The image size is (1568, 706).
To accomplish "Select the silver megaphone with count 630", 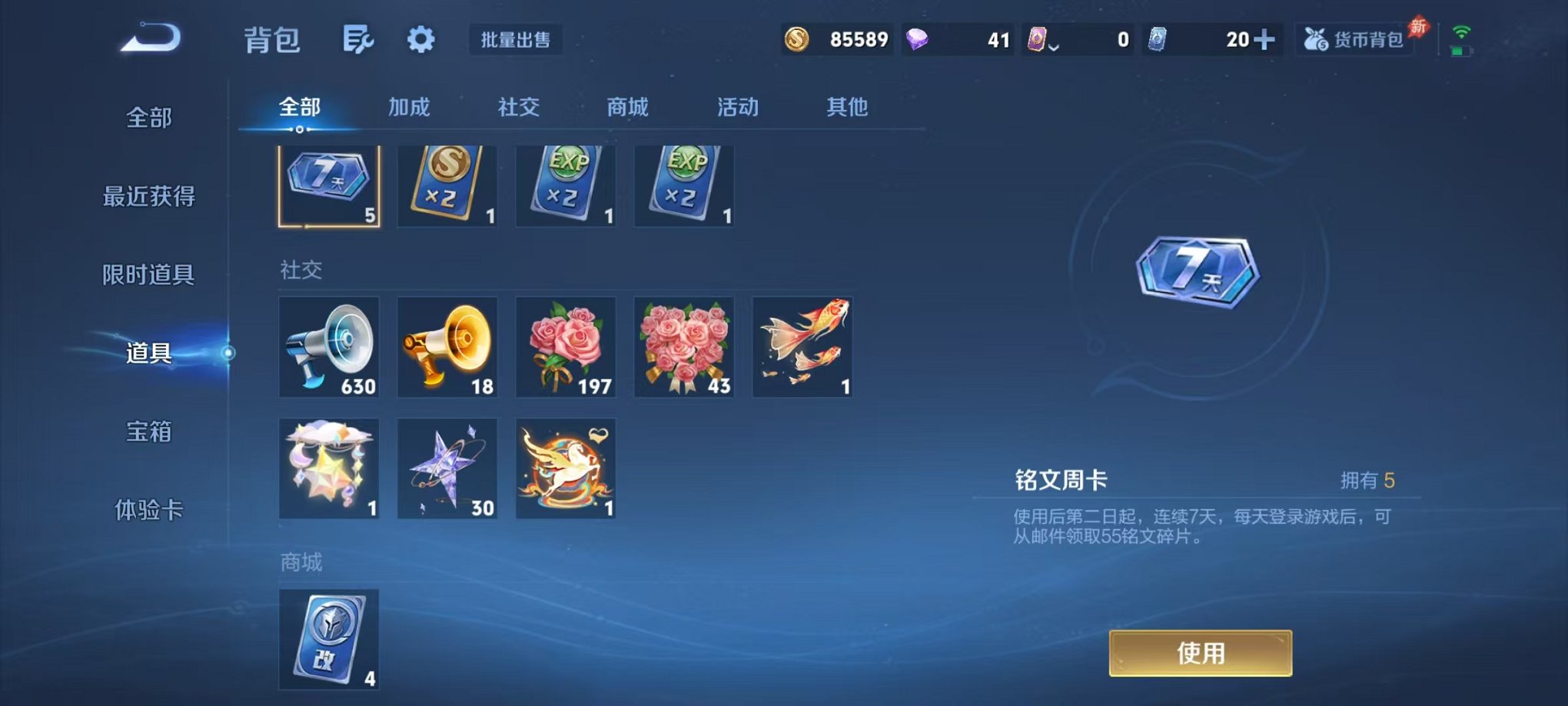I will coord(329,347).
